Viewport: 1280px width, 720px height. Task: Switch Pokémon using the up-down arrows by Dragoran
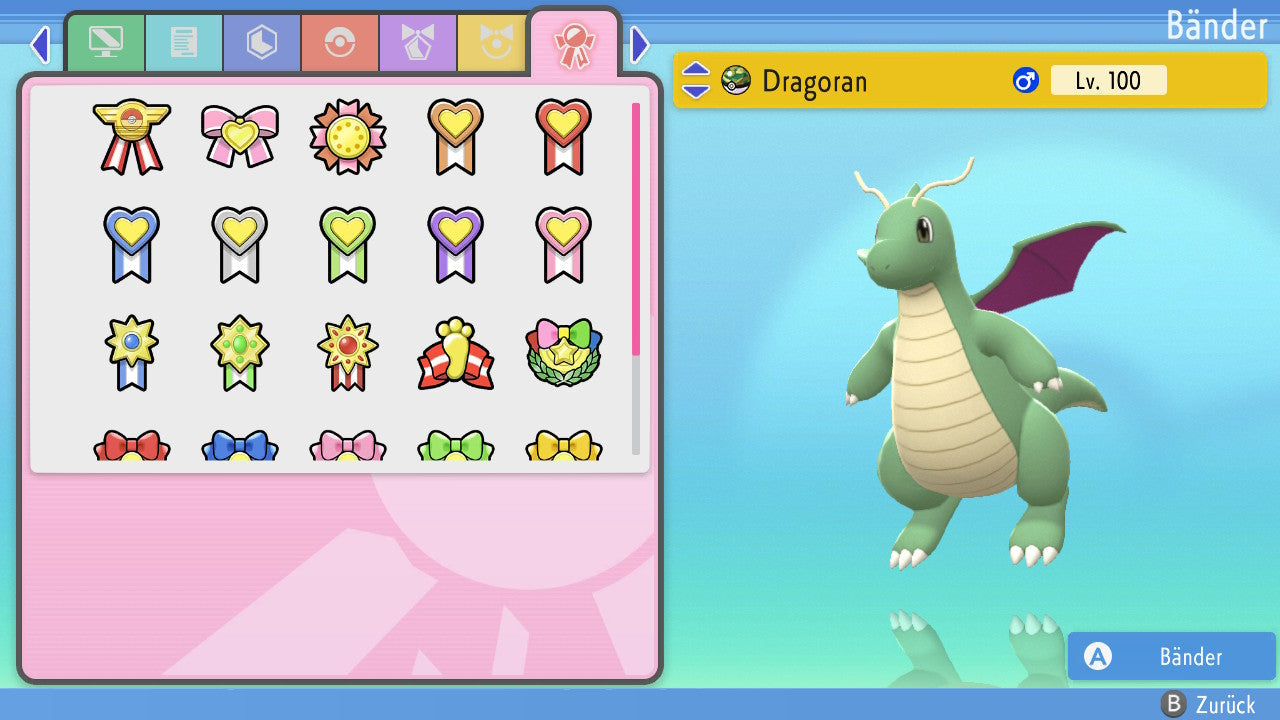click(x=695, y=80)
